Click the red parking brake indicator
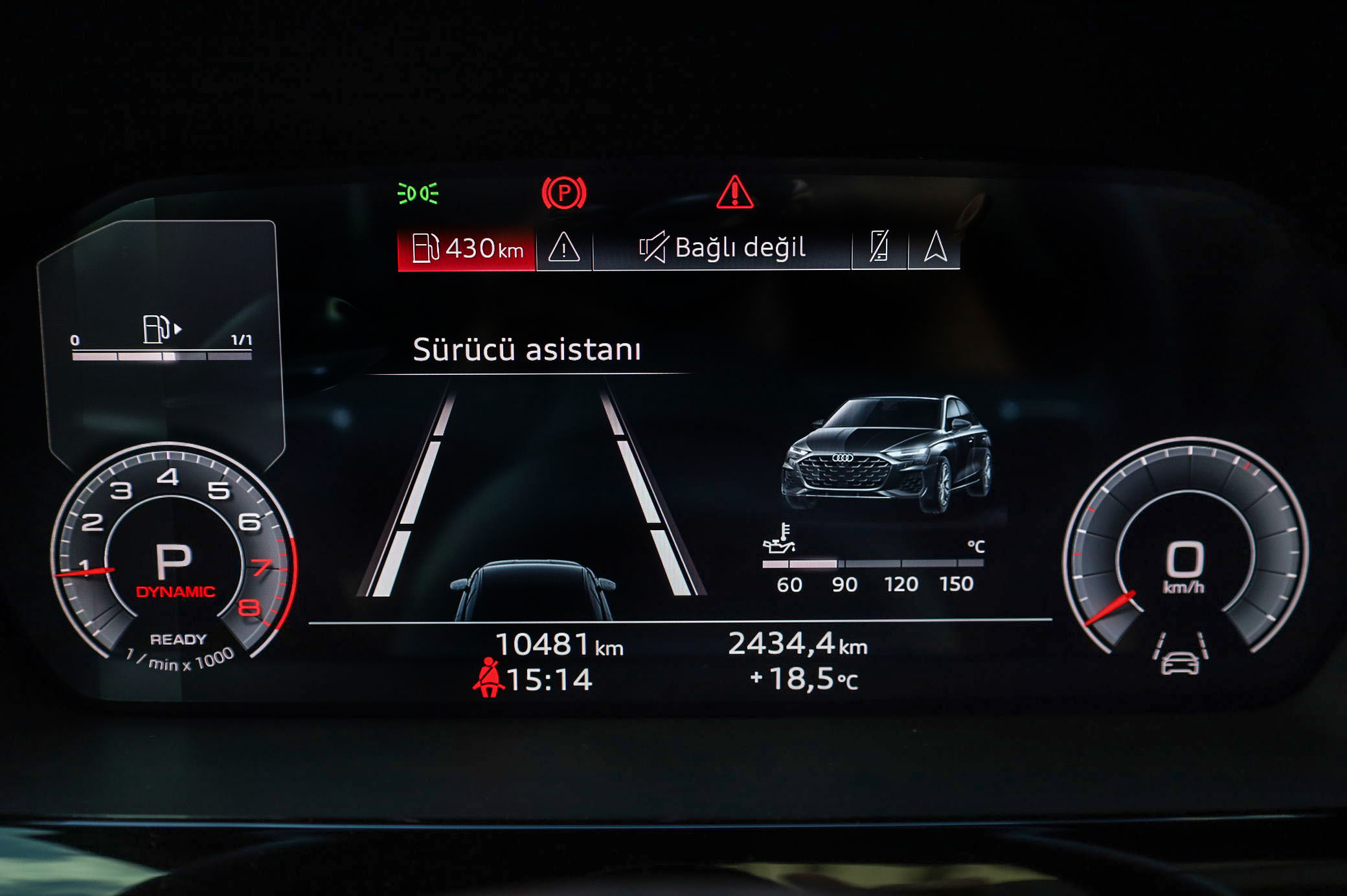Image resolution: width=1347 pixels, height=896 pixels. [x=563, y=193]
